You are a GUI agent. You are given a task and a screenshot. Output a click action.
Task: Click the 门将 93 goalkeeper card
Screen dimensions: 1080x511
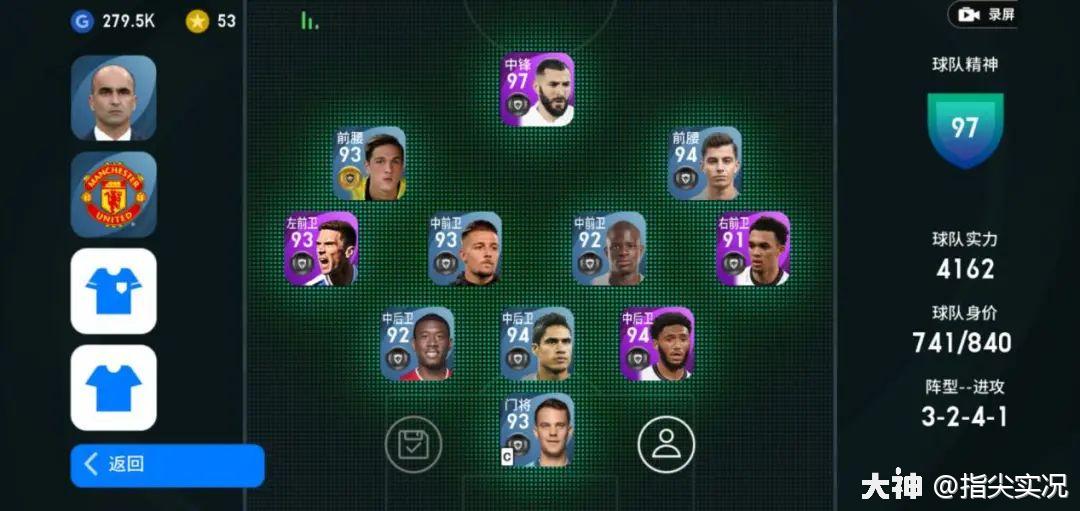pos(537,430)
